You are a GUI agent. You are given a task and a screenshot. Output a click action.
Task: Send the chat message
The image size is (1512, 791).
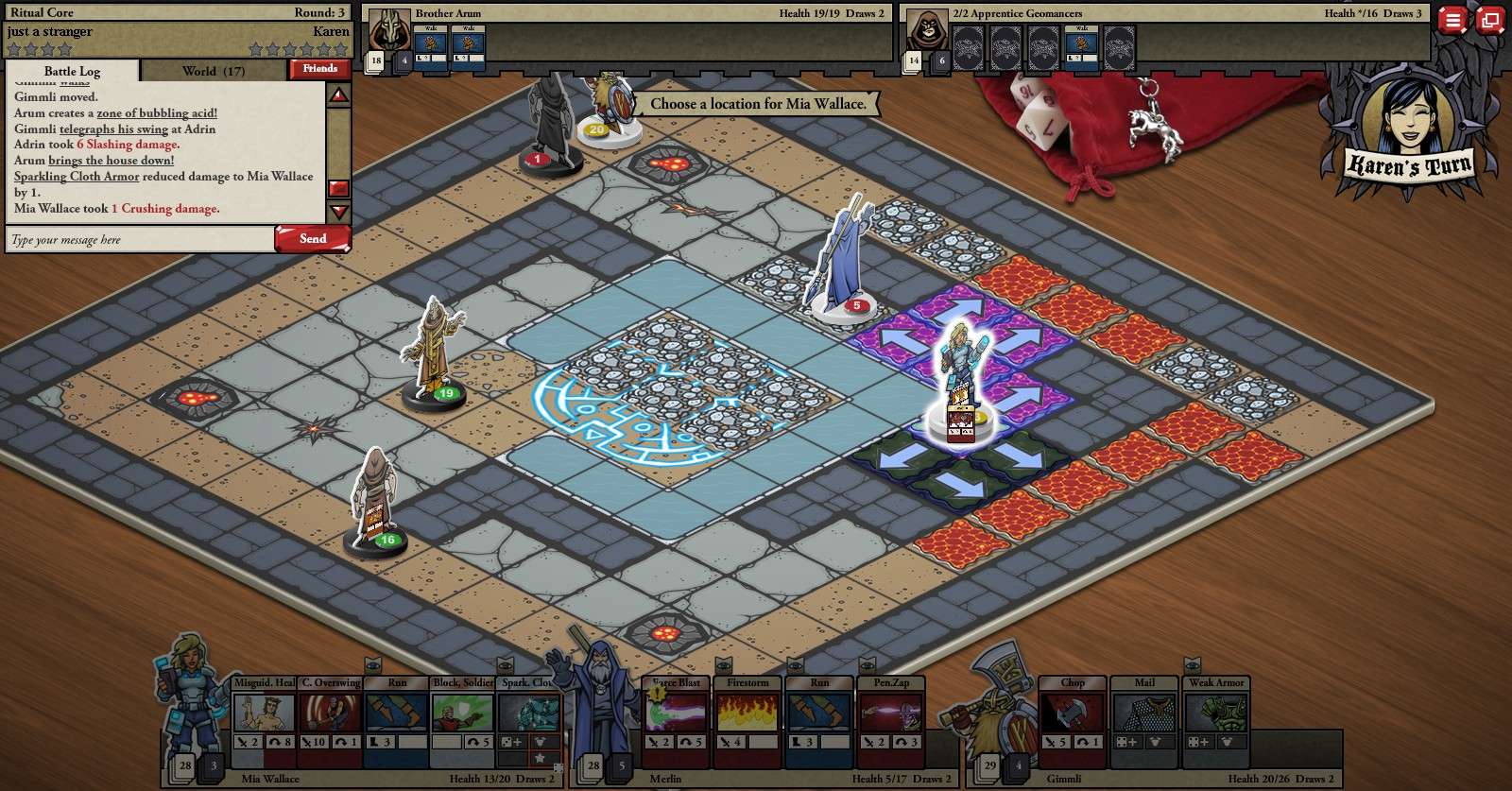tap(313, 239)
